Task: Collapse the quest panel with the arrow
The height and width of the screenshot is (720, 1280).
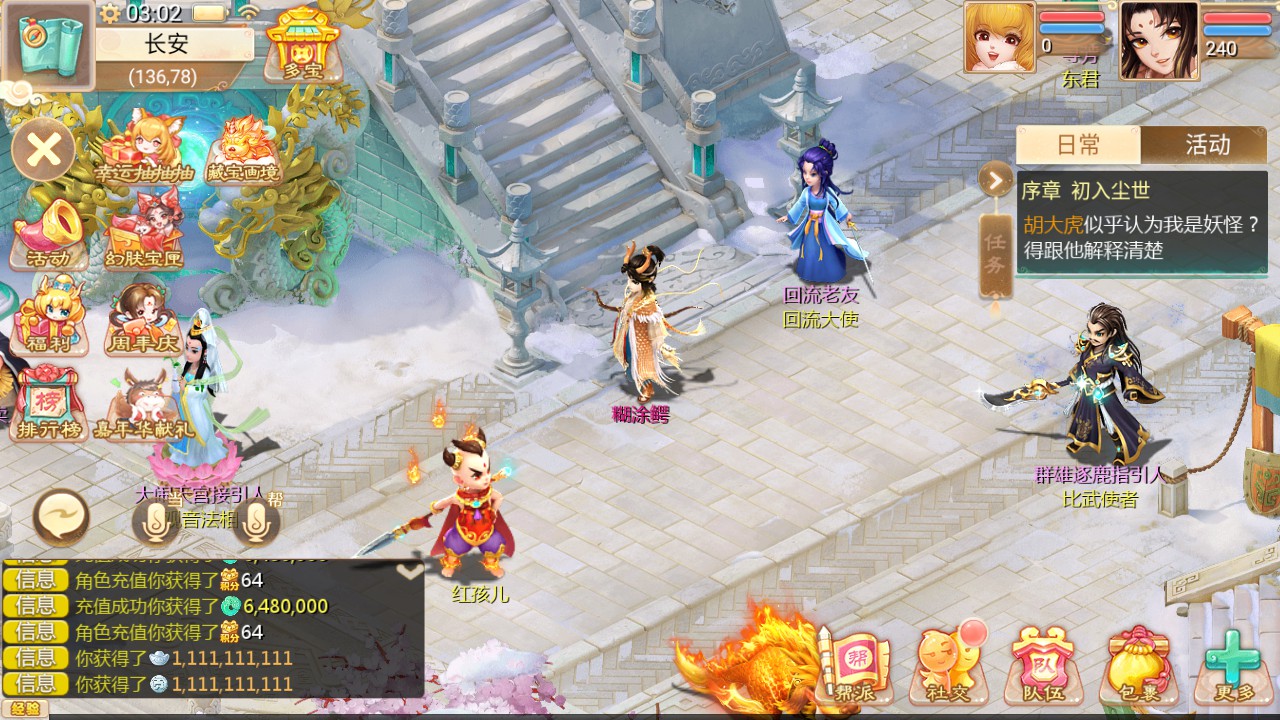Action: [995, 180]
